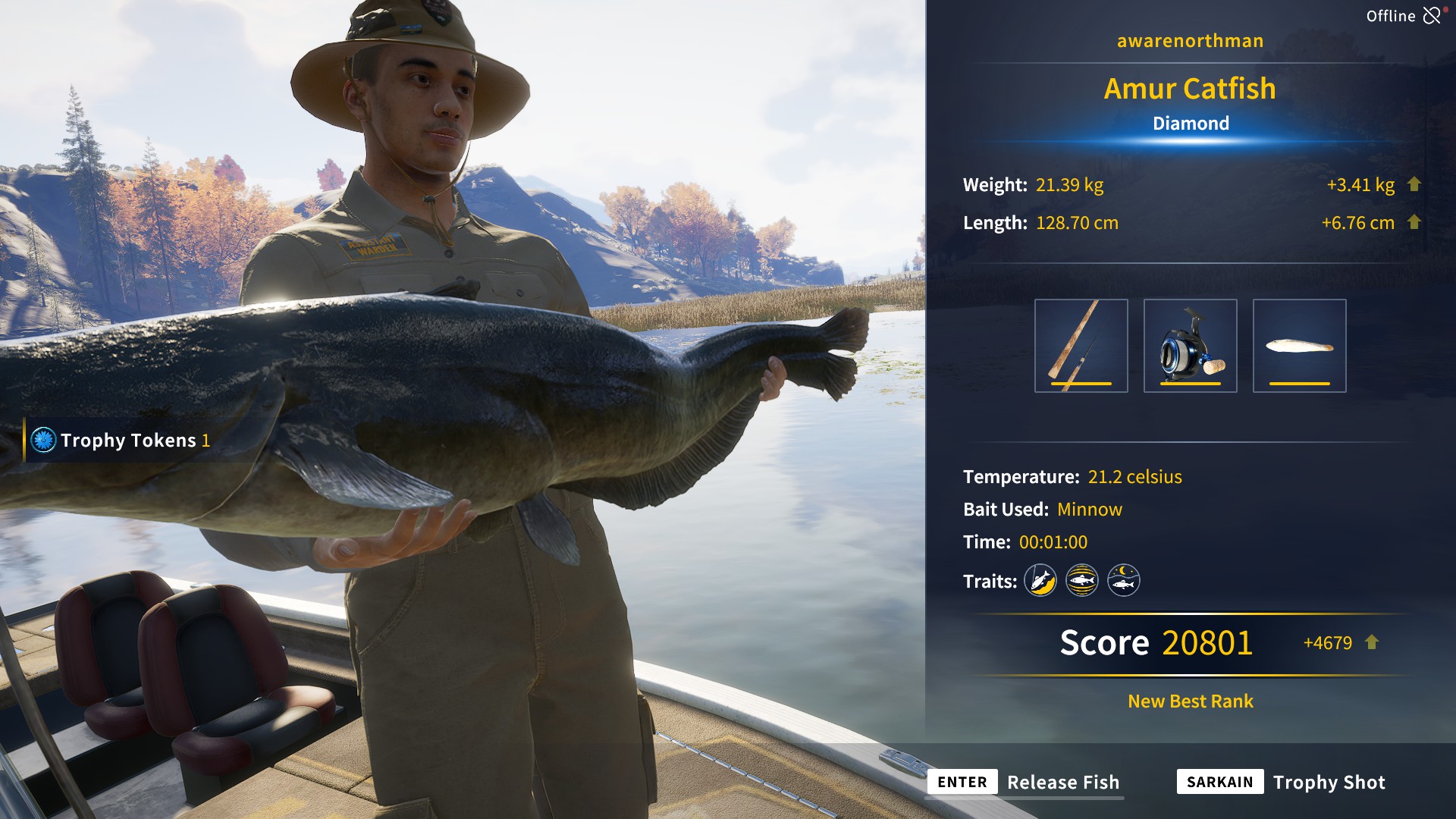
Task: Click the ENTER key prompt badge
Action: click(x=961, y=782)
